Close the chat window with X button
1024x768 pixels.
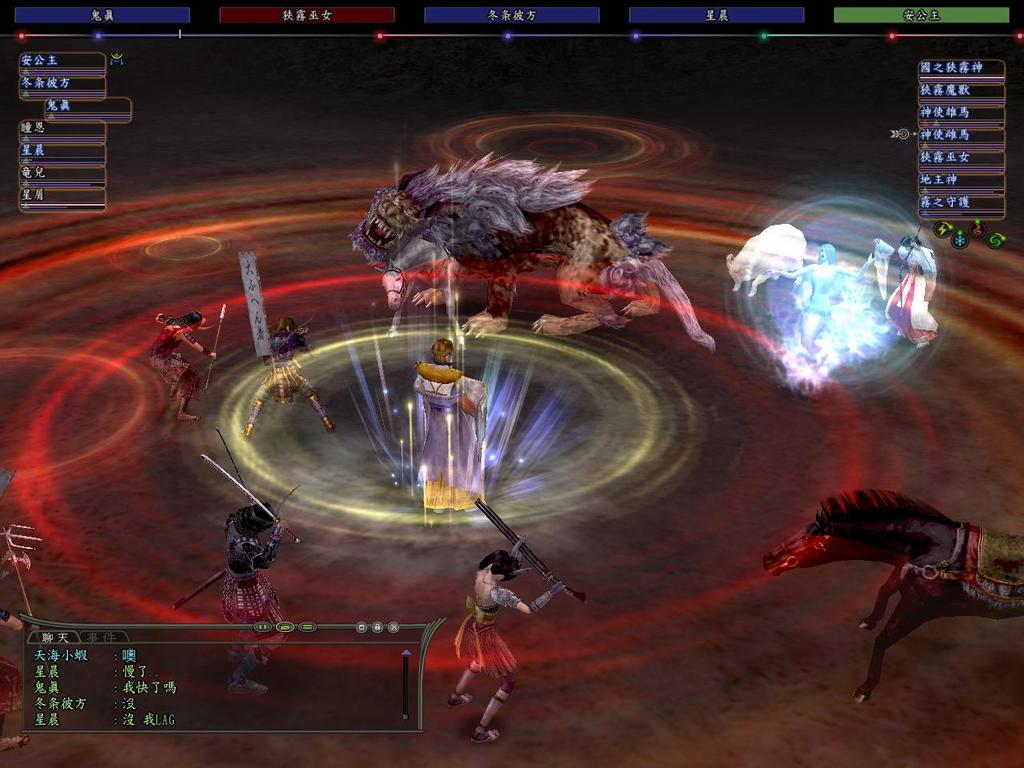pos(394,627)
